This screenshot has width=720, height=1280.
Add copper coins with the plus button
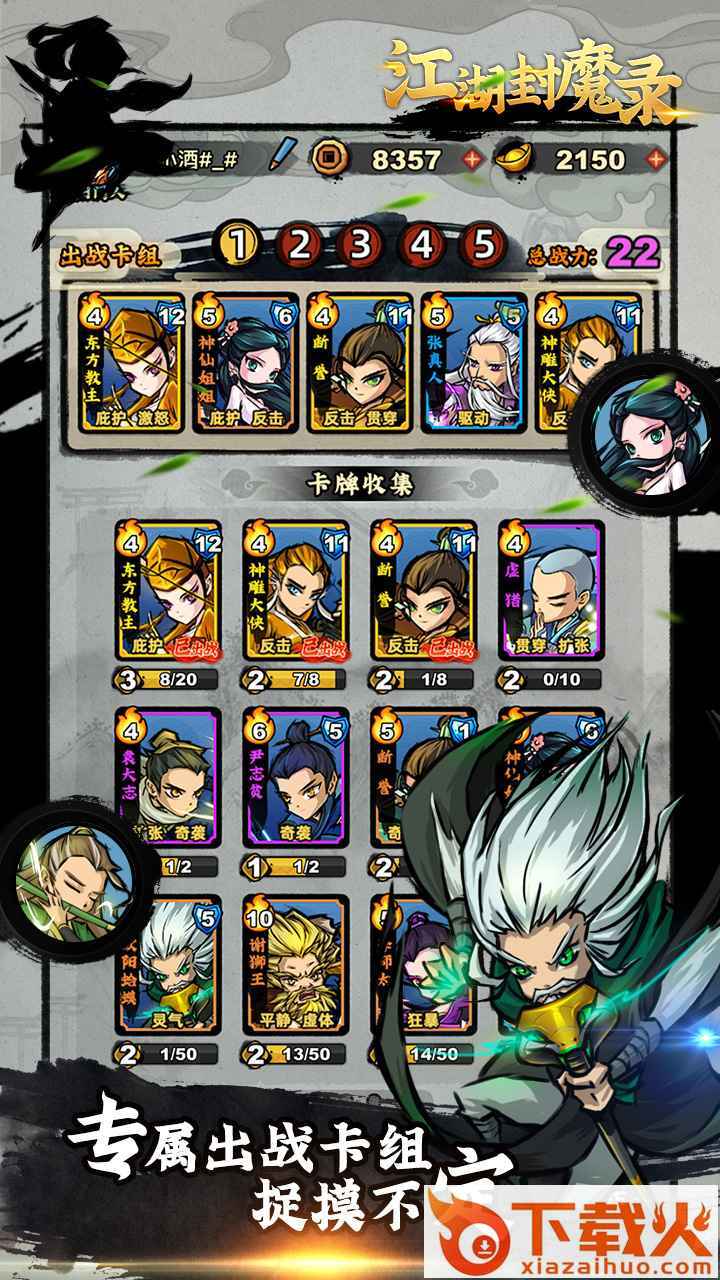click(472, 158)
